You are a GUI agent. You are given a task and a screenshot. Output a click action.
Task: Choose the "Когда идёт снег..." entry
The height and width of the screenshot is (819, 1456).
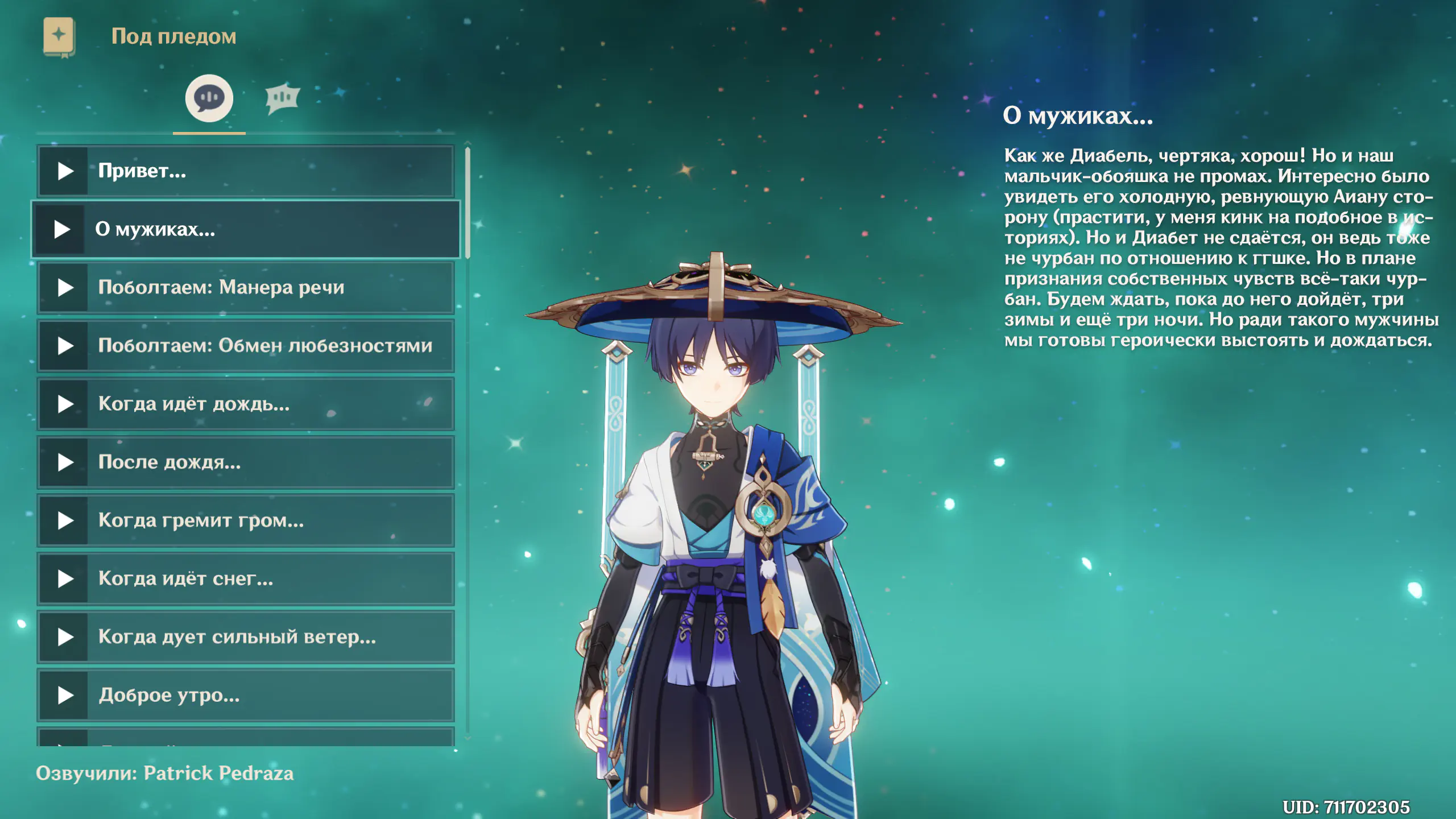click(246, 579)
